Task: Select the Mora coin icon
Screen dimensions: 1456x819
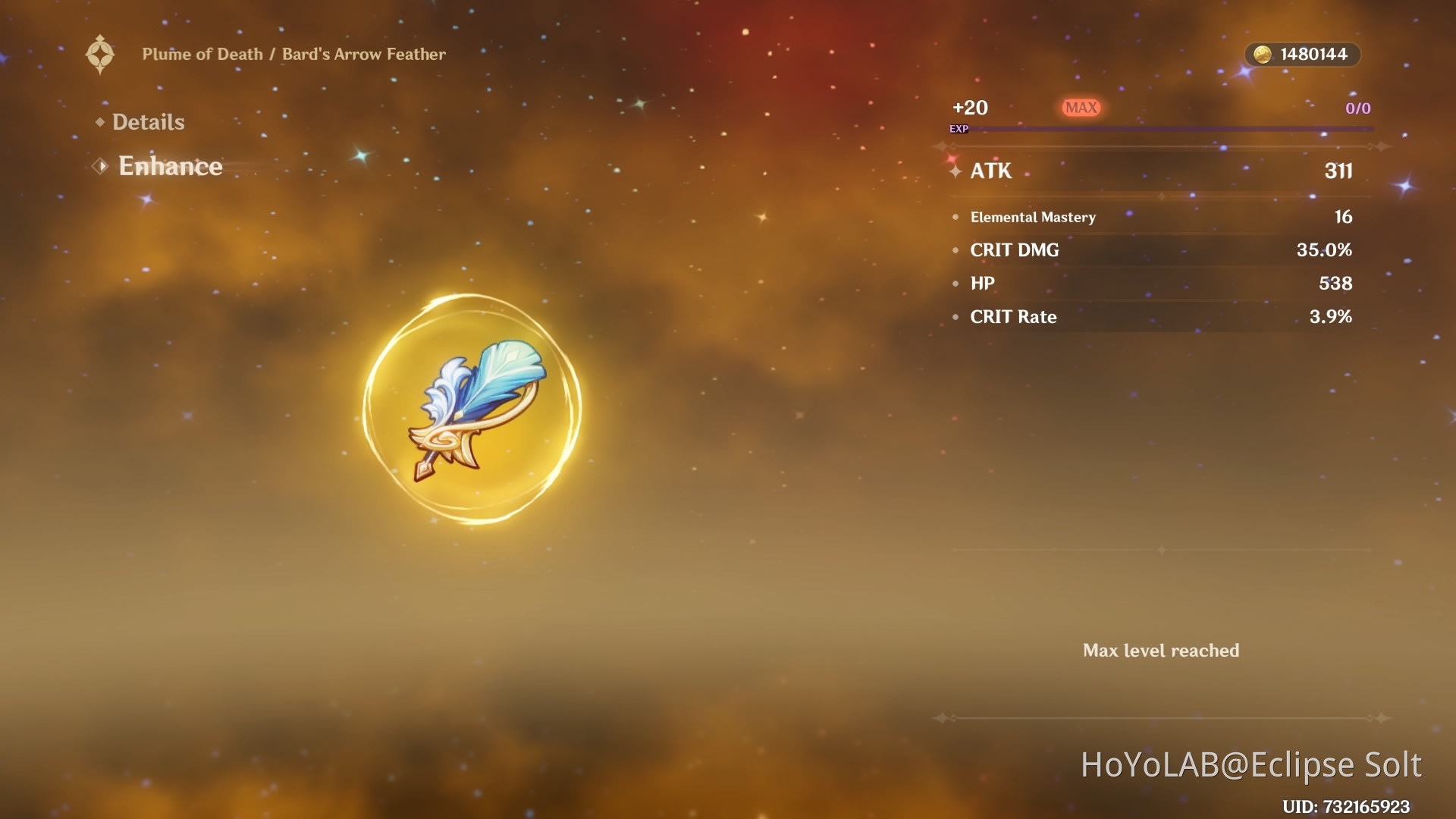Action: click(x=1261, y=54)
